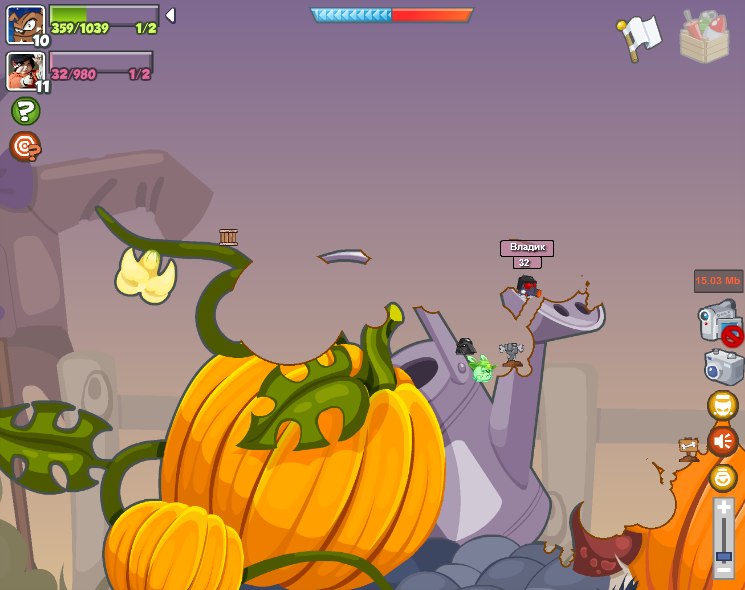Click the yellow button below the speaker
The image size is (745, 590).
tap(722, 478)
